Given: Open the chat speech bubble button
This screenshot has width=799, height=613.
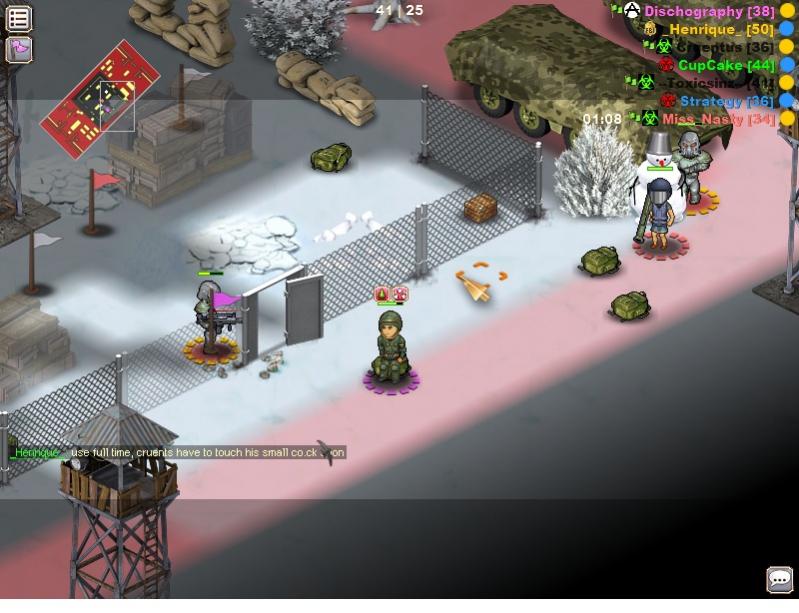Looking at the screenshot, I should (779, 579).
